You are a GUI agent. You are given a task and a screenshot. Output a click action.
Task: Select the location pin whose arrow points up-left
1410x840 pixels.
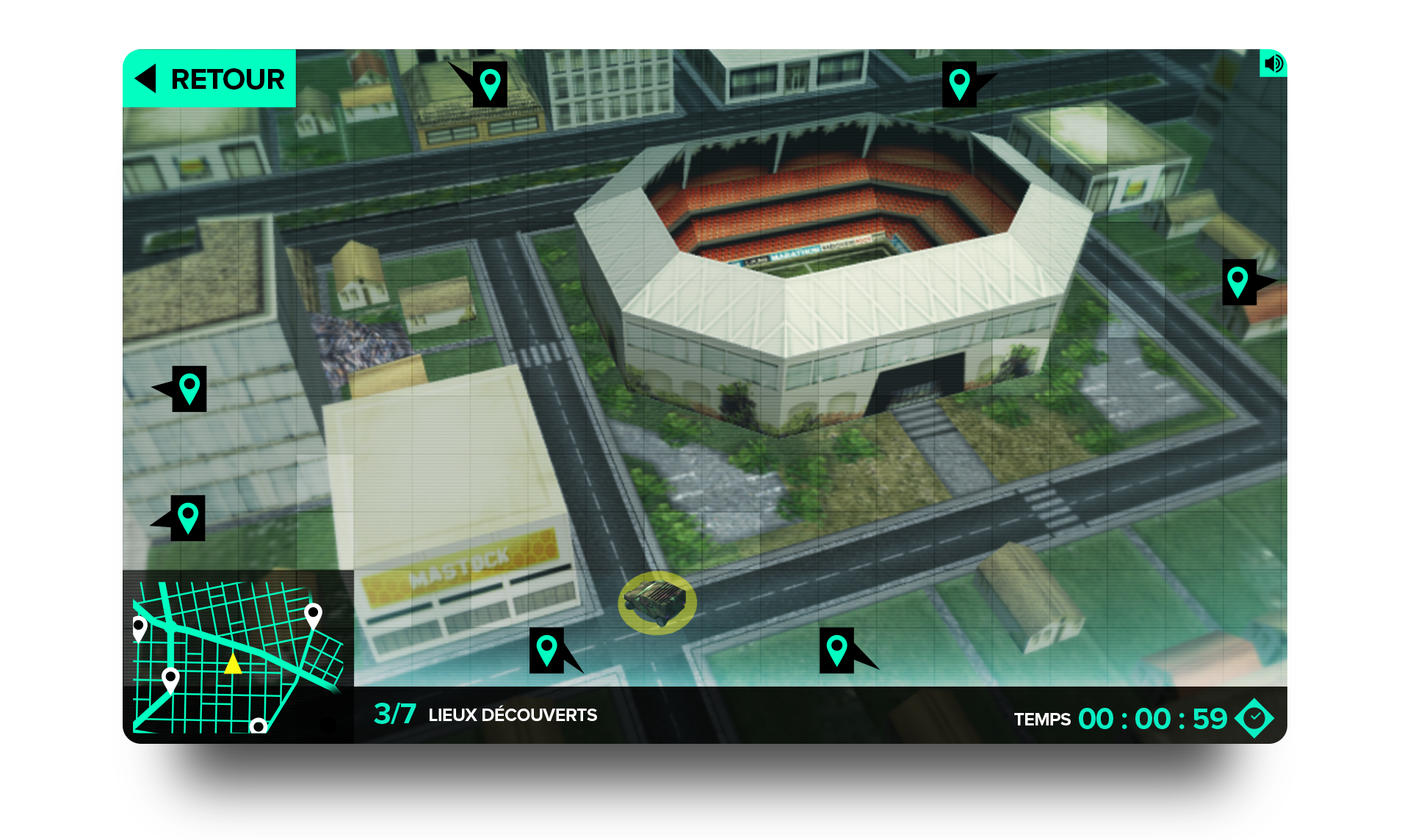(x=489, y=84)
